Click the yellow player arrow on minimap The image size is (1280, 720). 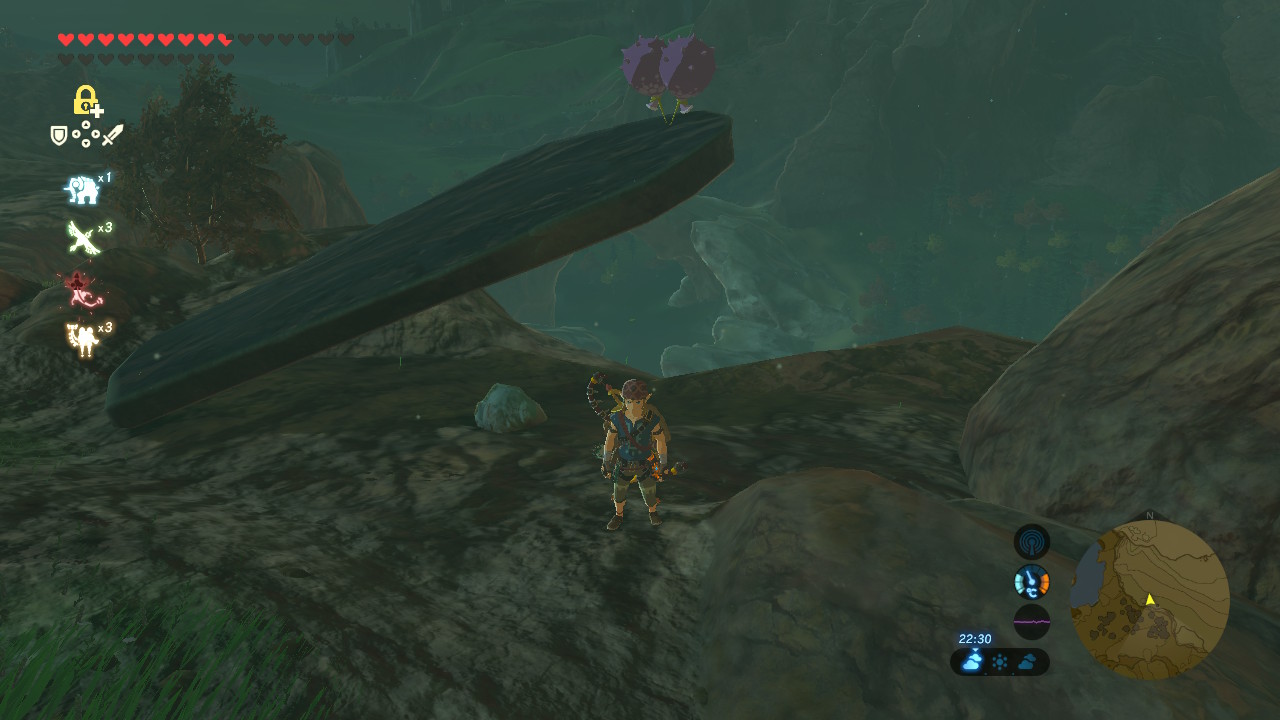(x=1150, y=599)
